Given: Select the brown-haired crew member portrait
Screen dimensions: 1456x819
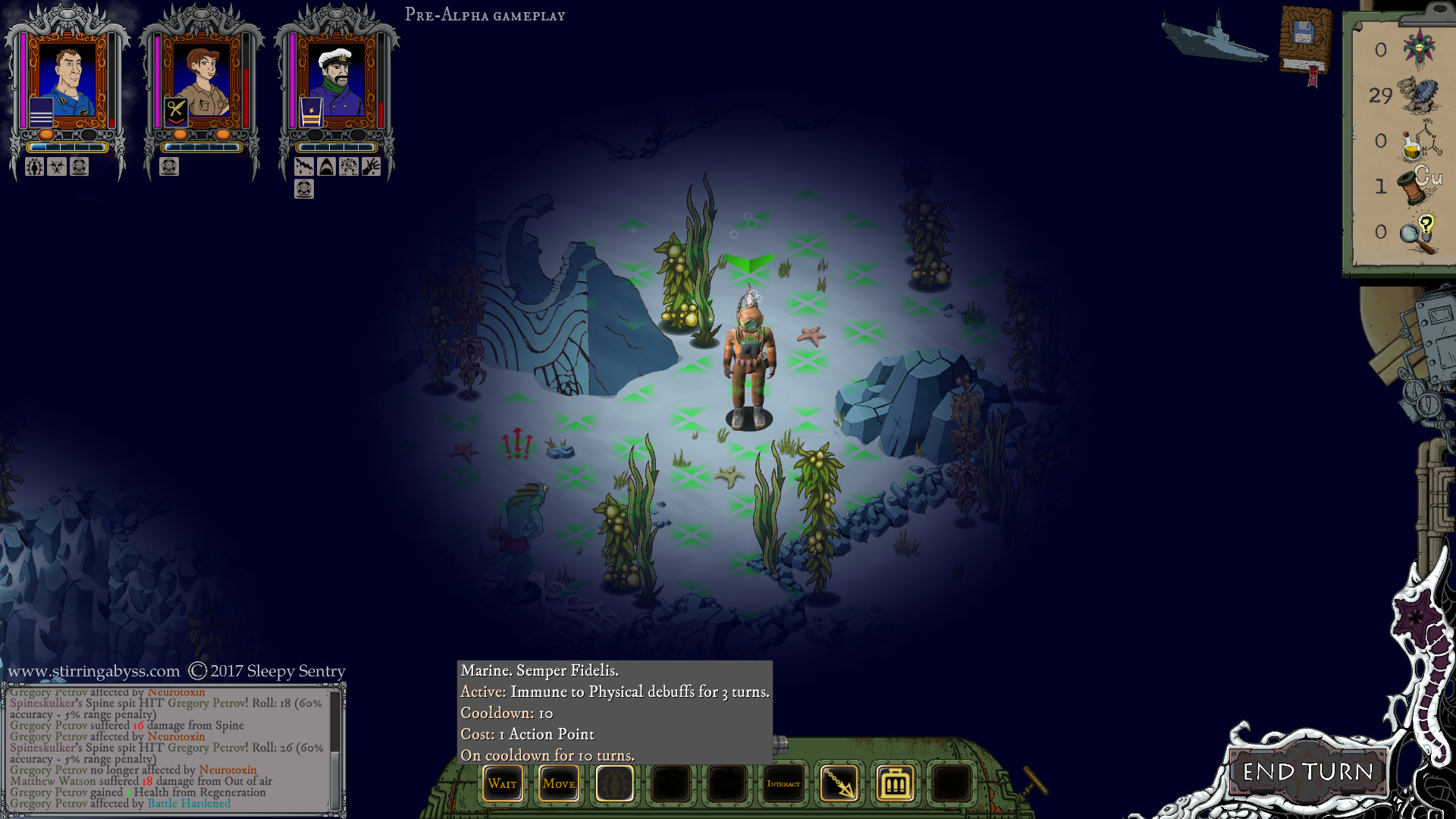Looking at the screenshot, I should (x=202, y=80).
